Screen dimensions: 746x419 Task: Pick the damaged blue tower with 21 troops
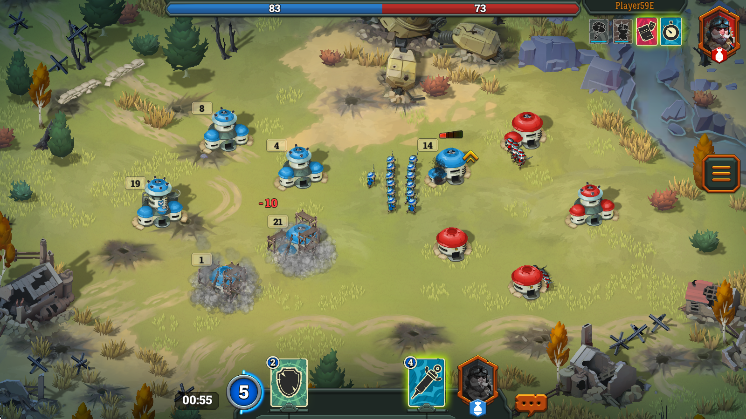point(299,243)
